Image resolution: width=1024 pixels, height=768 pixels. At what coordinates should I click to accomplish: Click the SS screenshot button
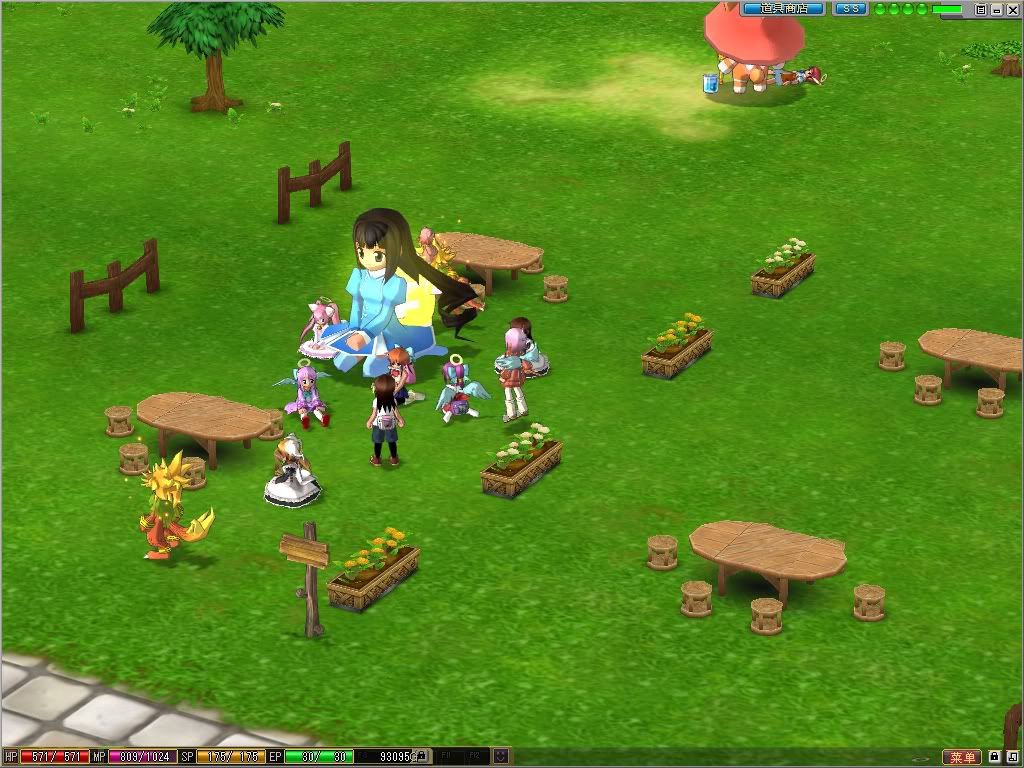pos(850,9)
